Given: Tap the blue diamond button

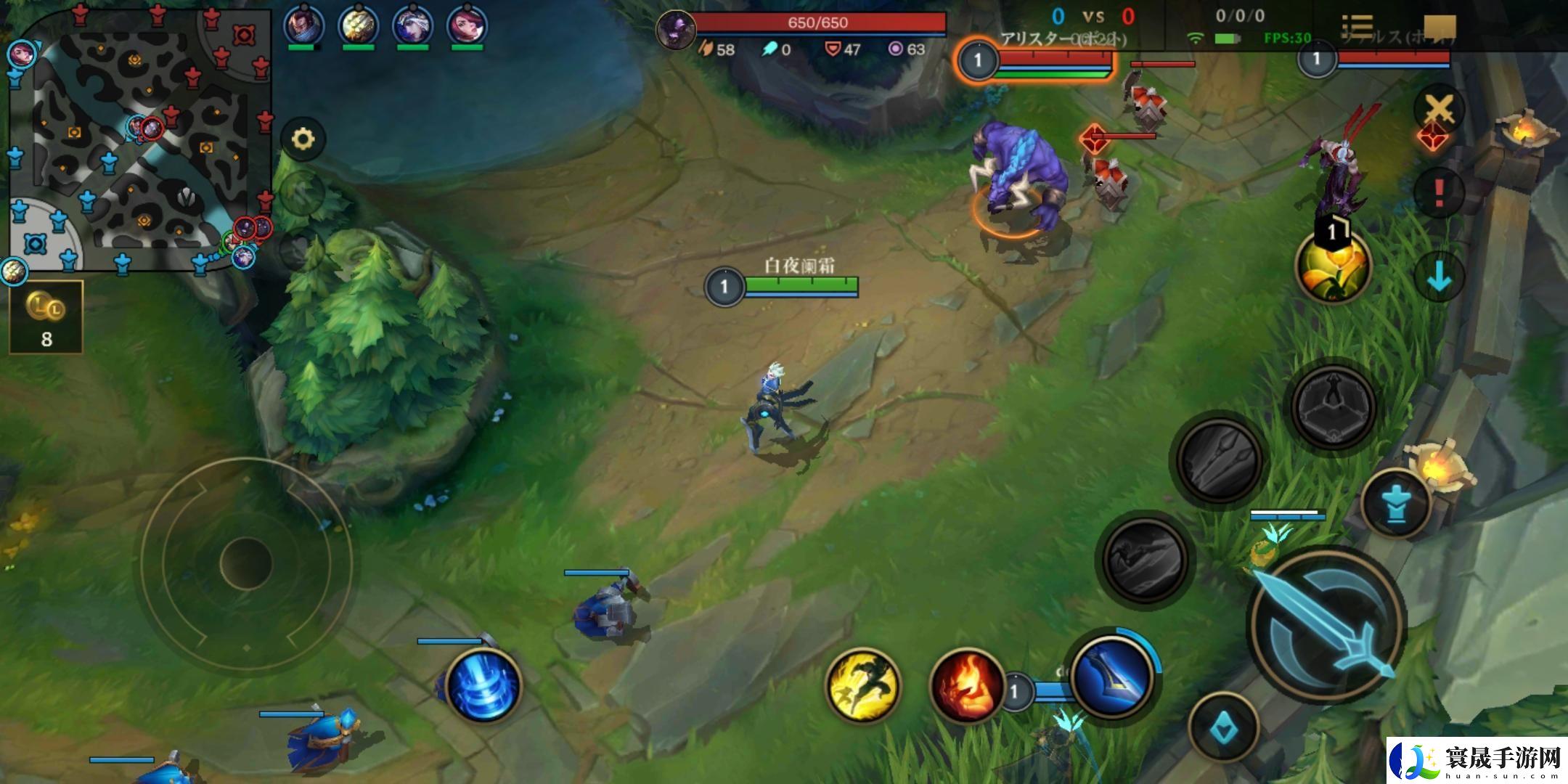Looking at the screenshot, I should tap(1224, 727).
